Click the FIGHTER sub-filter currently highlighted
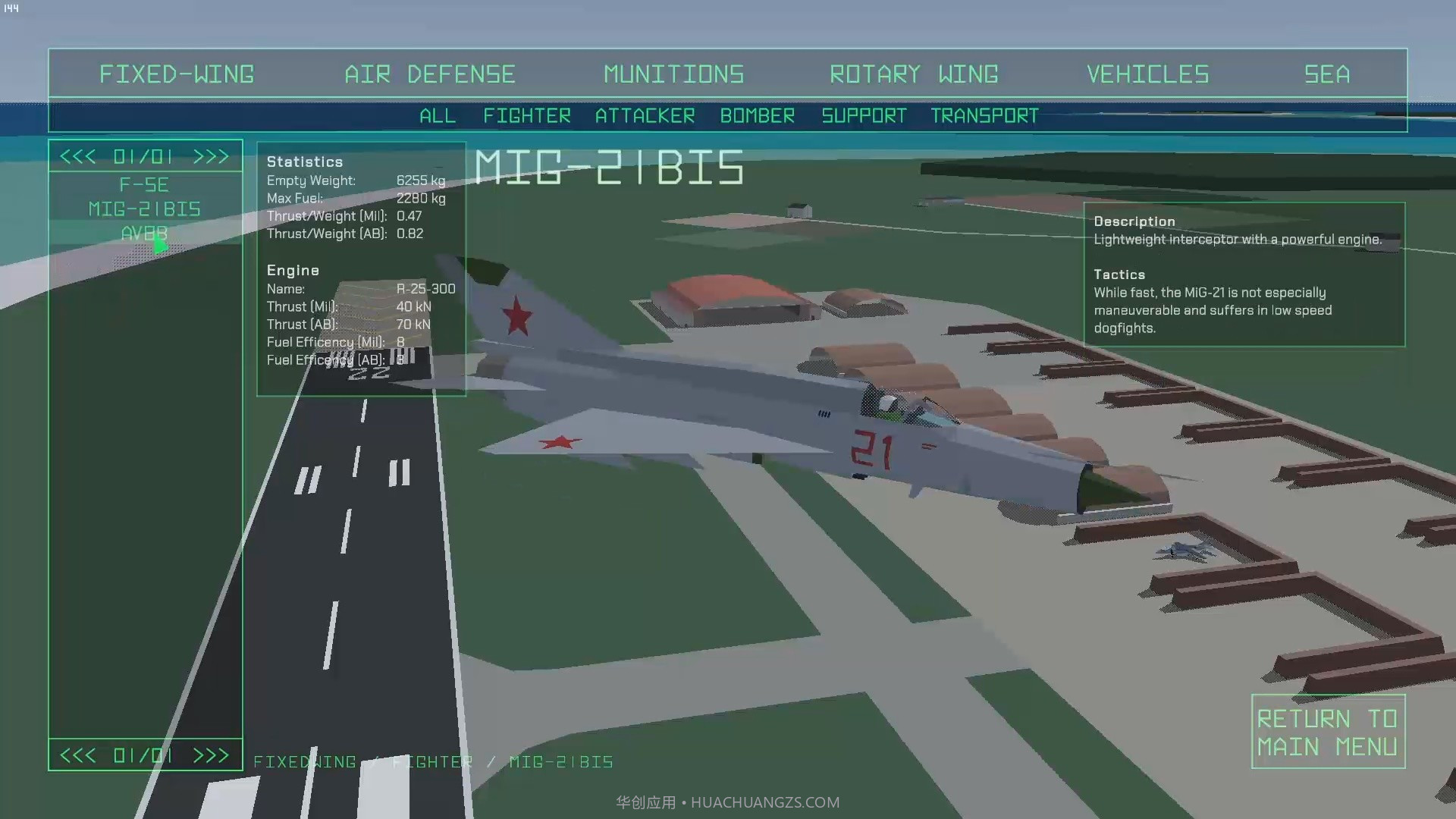 tap(526, 115)
